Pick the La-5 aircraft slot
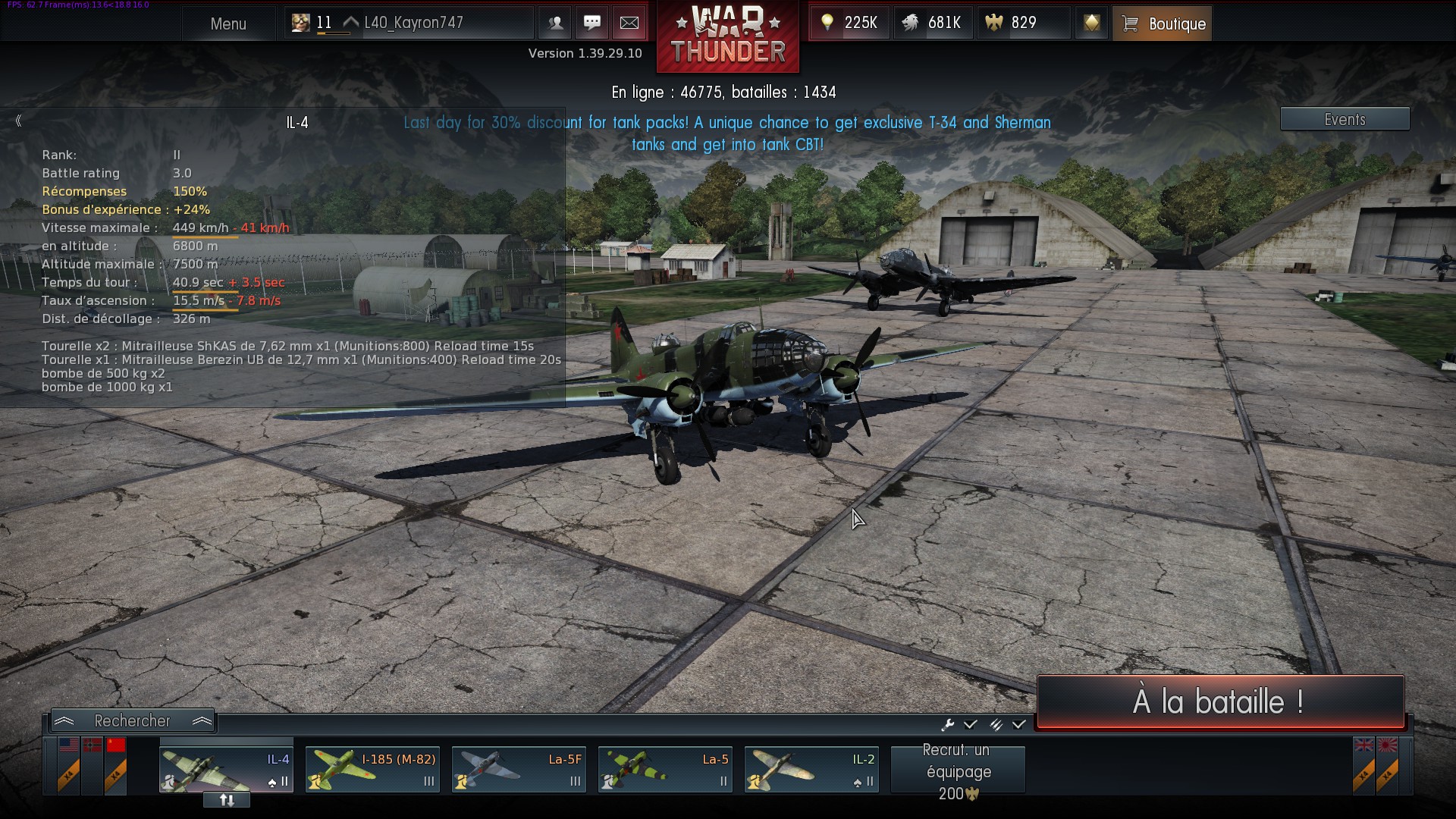 point(665,769)
